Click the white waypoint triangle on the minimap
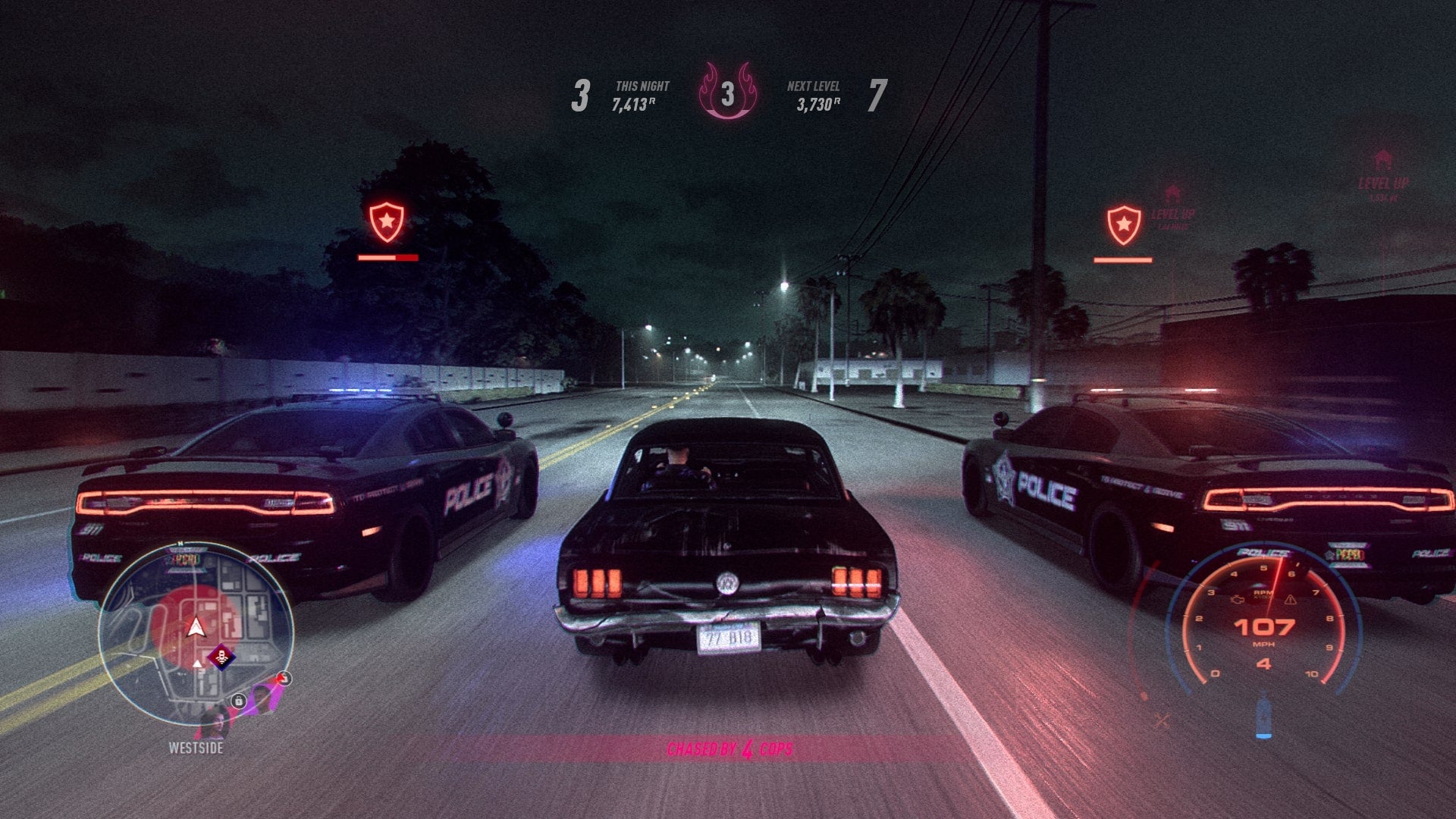This screenshot has height=819, width=1456. (x=198, y=665)
